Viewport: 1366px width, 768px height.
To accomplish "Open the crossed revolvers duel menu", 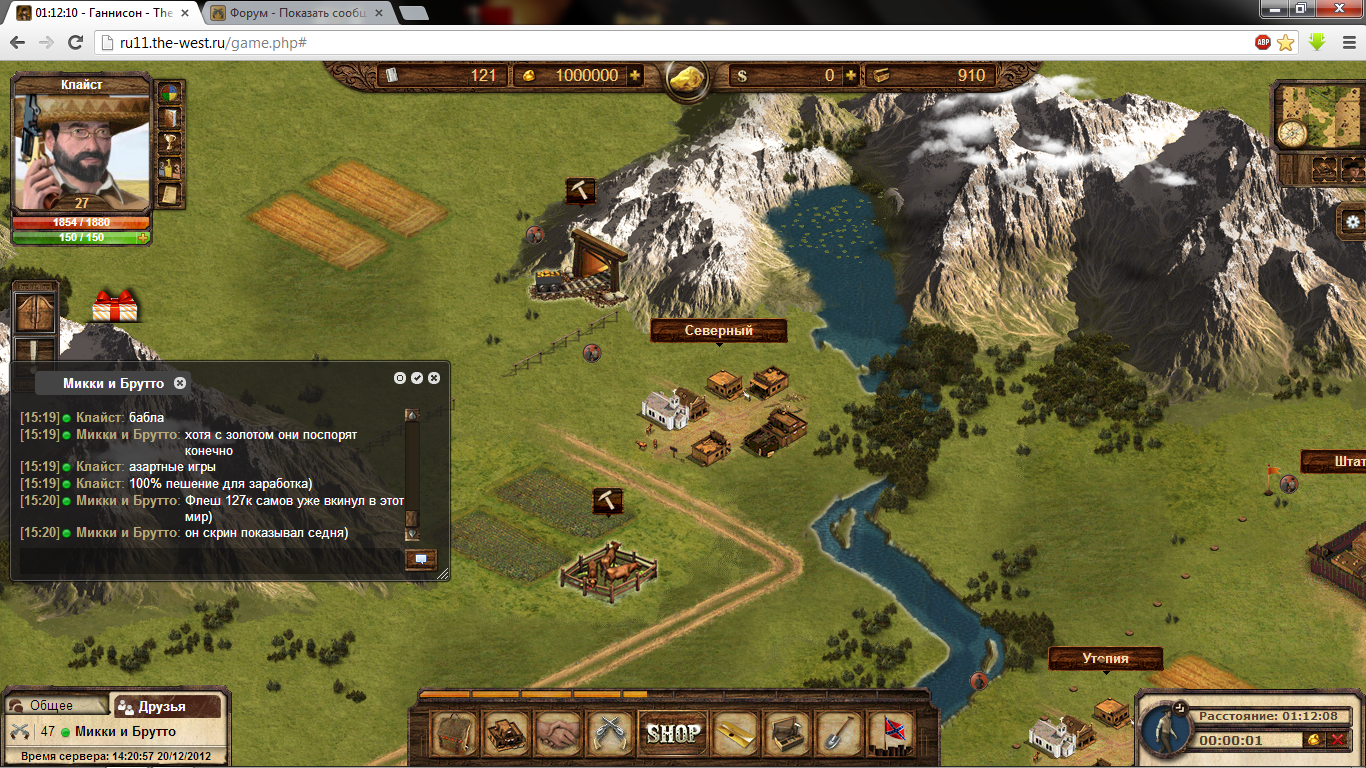I will (608, 734).
